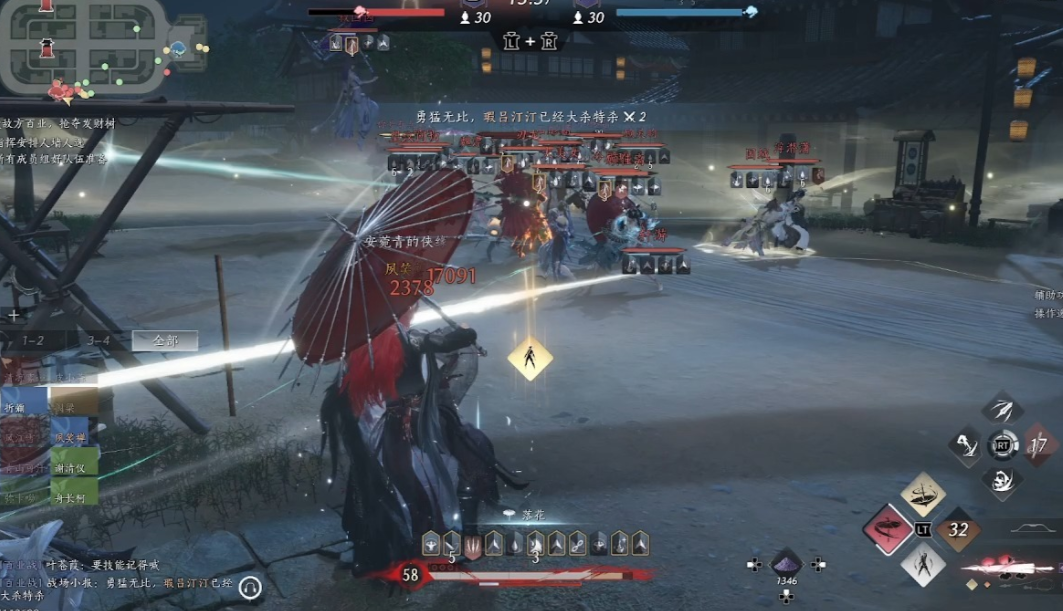Use the purple powder consumable item
The height and width of the screenshot is (611, 1063).
tap(786, 563)
